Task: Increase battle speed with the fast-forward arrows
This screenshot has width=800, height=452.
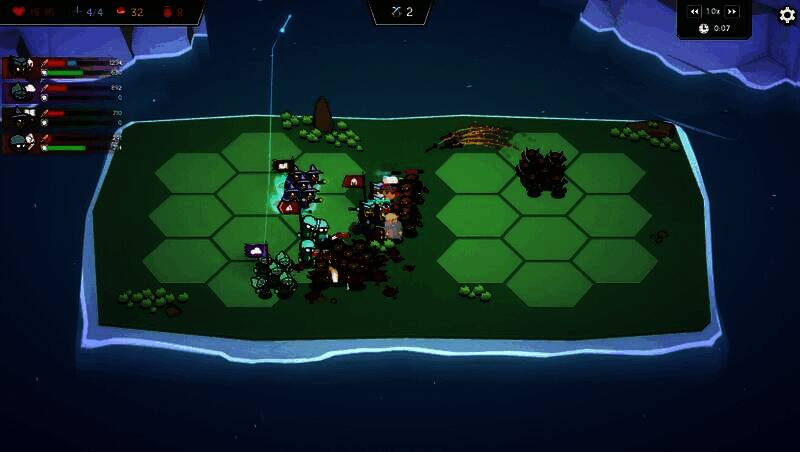Action: click(732, 11)
